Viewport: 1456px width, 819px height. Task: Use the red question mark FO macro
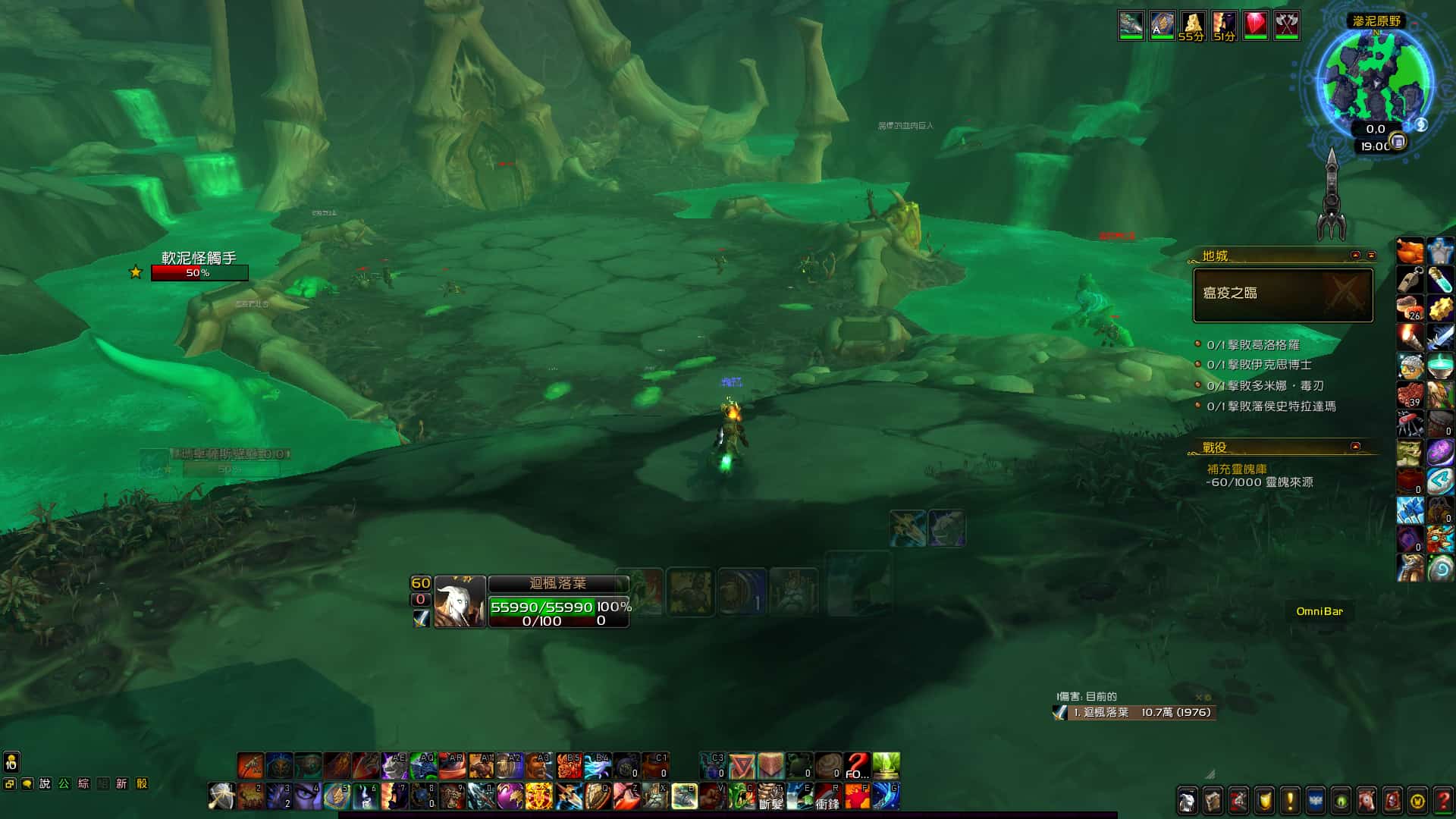point(857,766)
